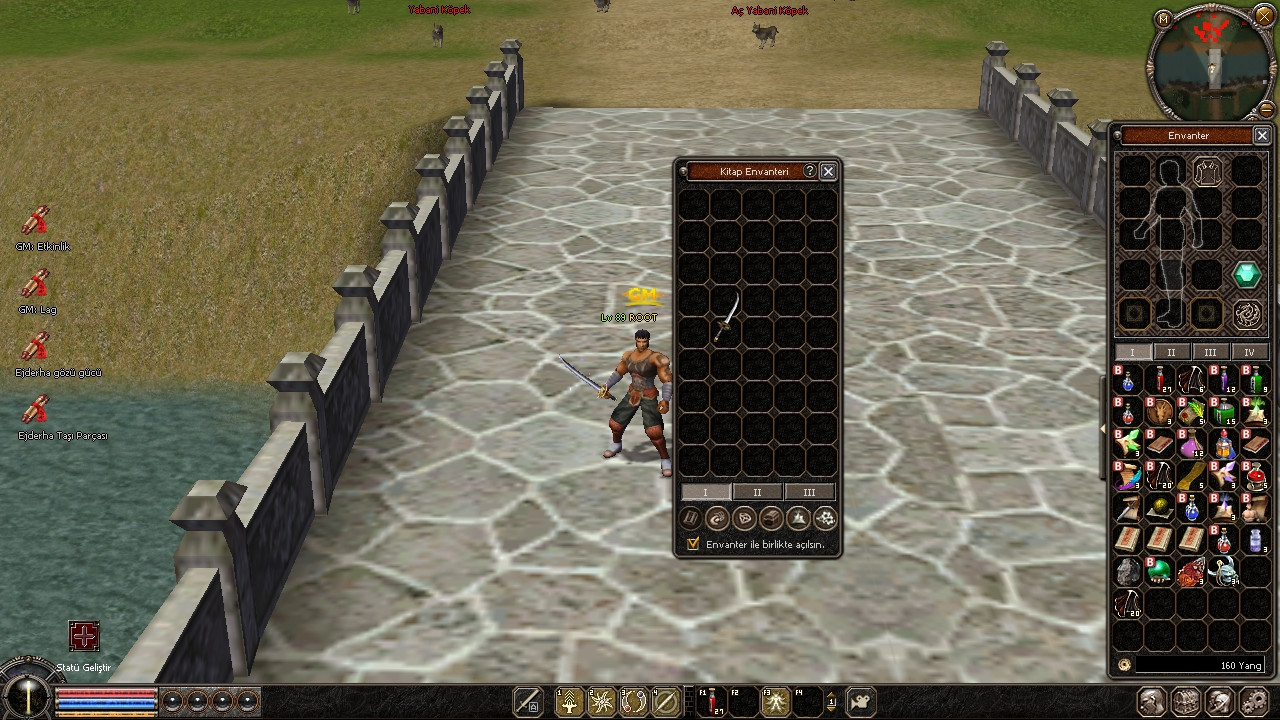Close the Kitap Envanteri window

[828, 171]
